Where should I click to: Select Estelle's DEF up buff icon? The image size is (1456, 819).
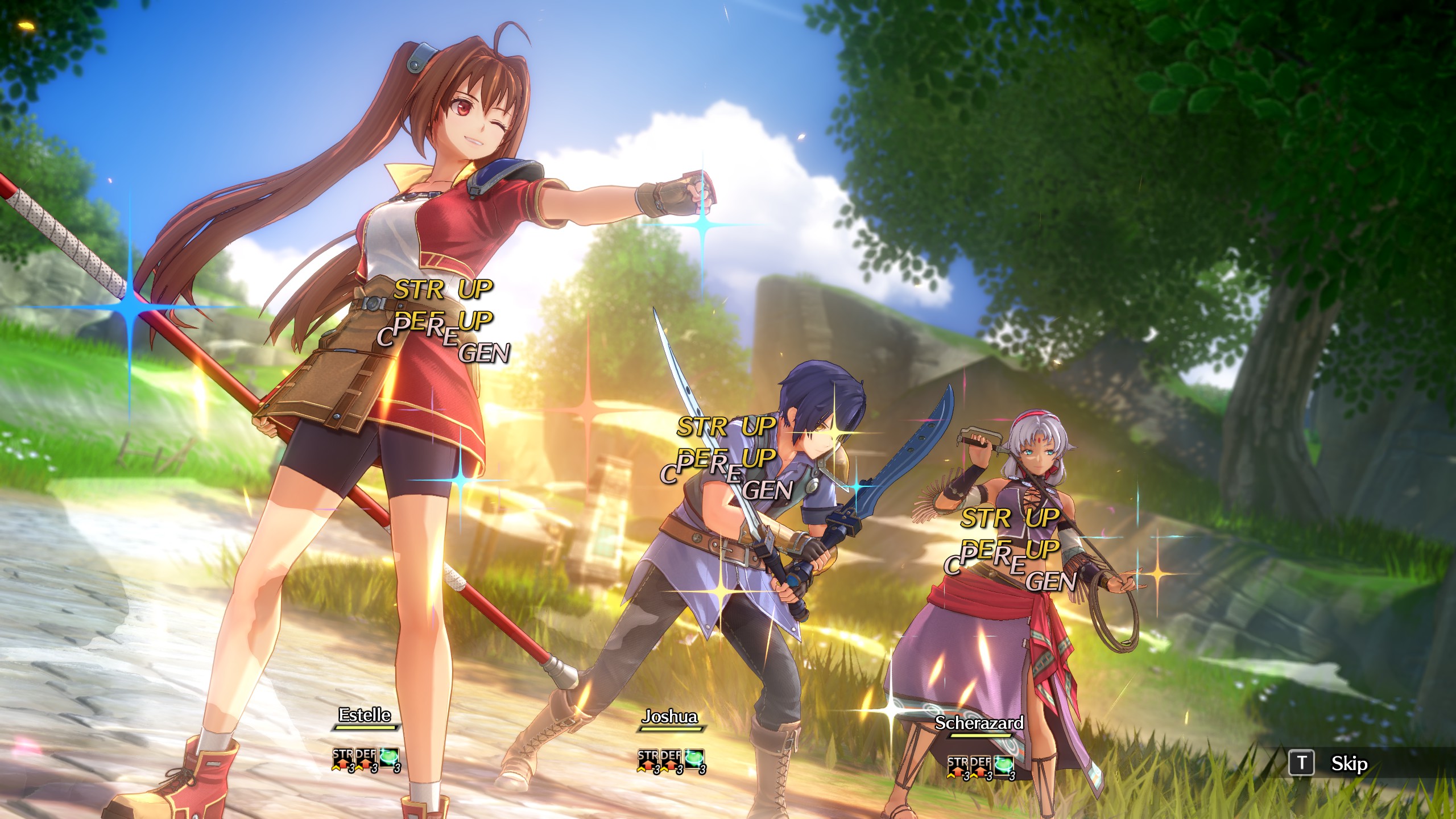pos(366,759)
